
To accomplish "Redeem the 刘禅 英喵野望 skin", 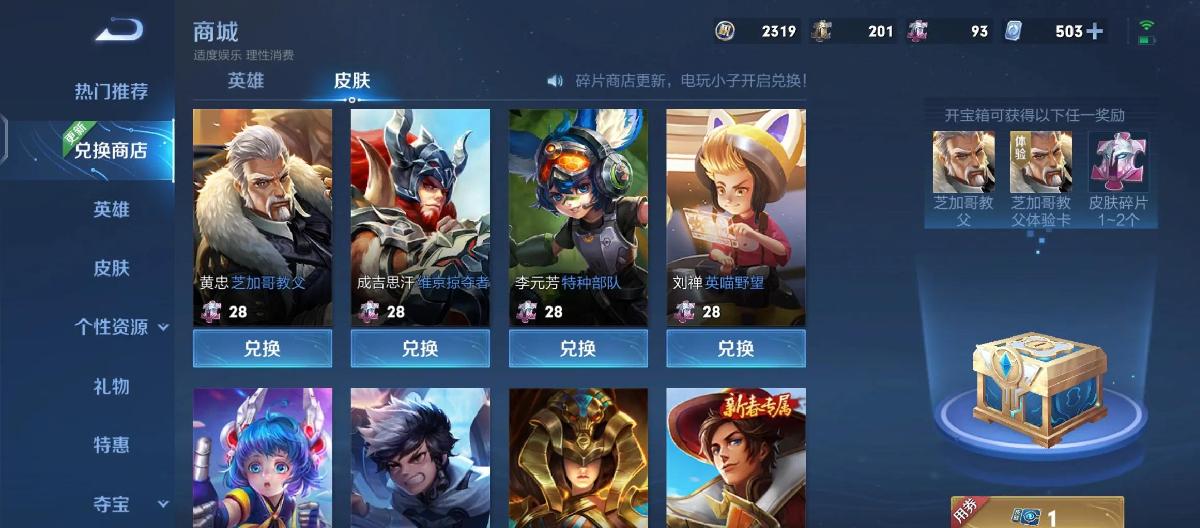I will 736,349.
